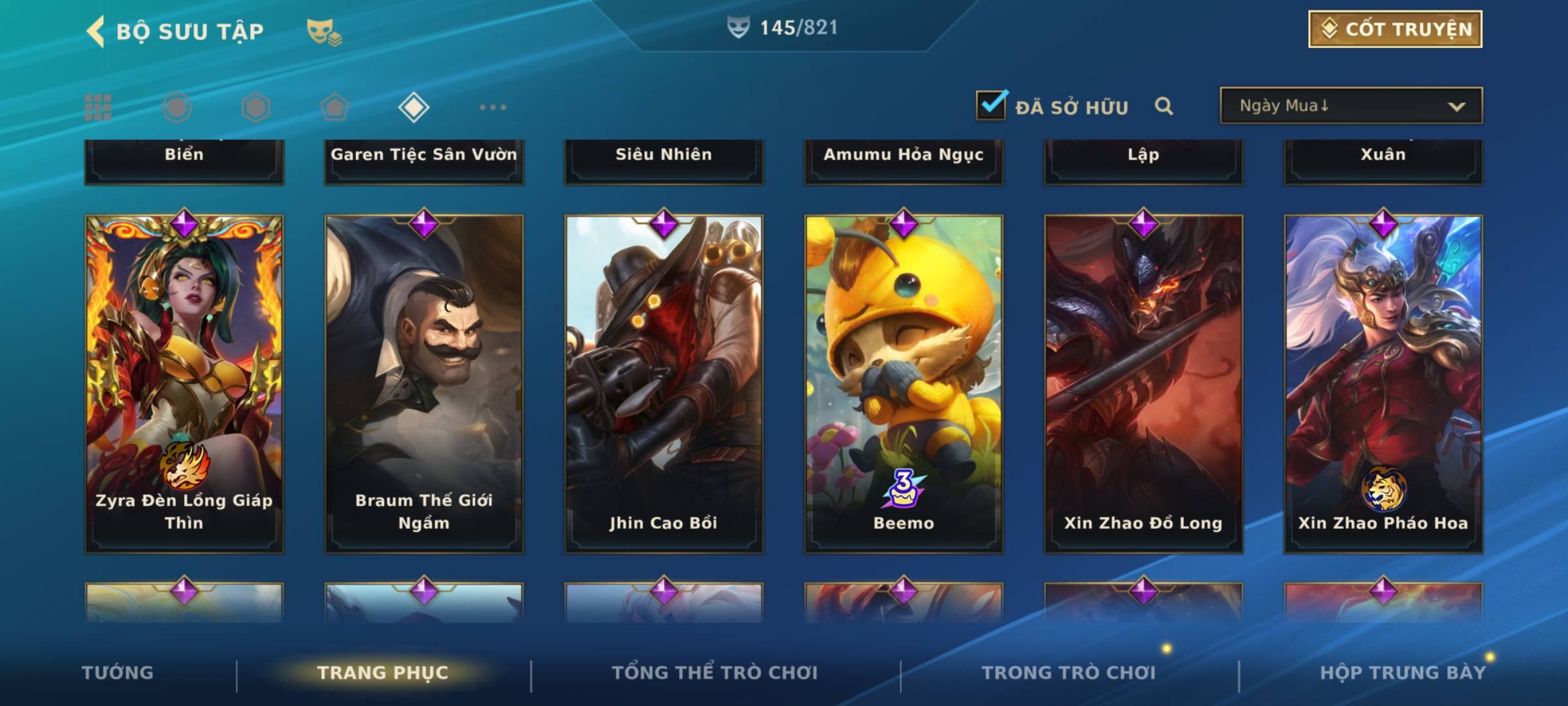Viewport: 1568px width, 706px height.
Task: Toggle the Đã Sở Hữu checkbox
Action: click(x=991, y=105)
